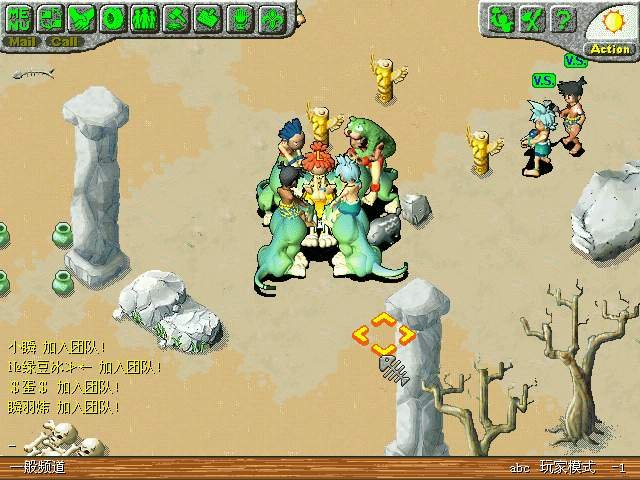640x480 pixels.
Task: Click the card-in-hand icon
Action: pyautogui.click(x=208, y=18)
